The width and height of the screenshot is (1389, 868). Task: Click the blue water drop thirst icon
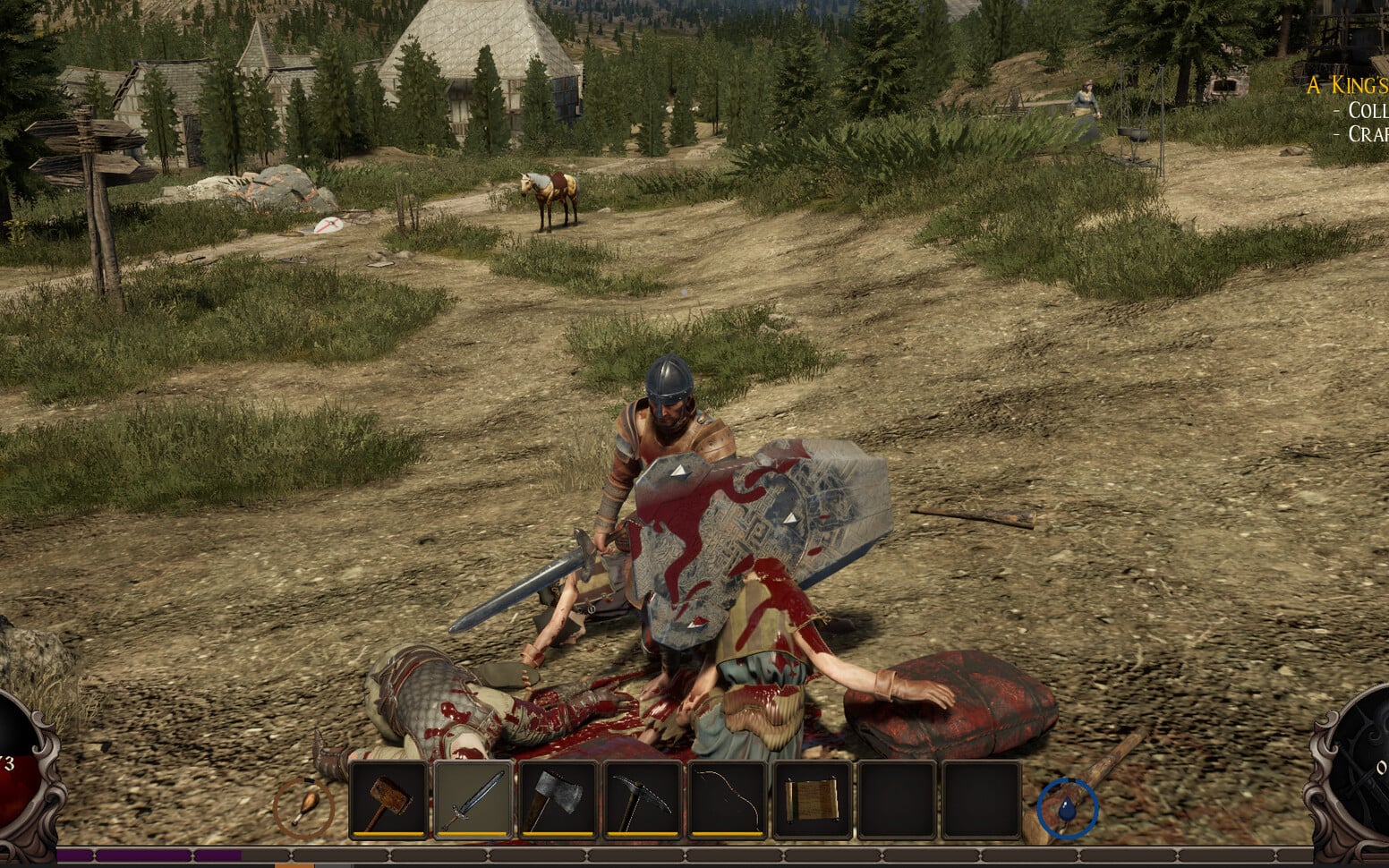click(x=1067, y=807)
